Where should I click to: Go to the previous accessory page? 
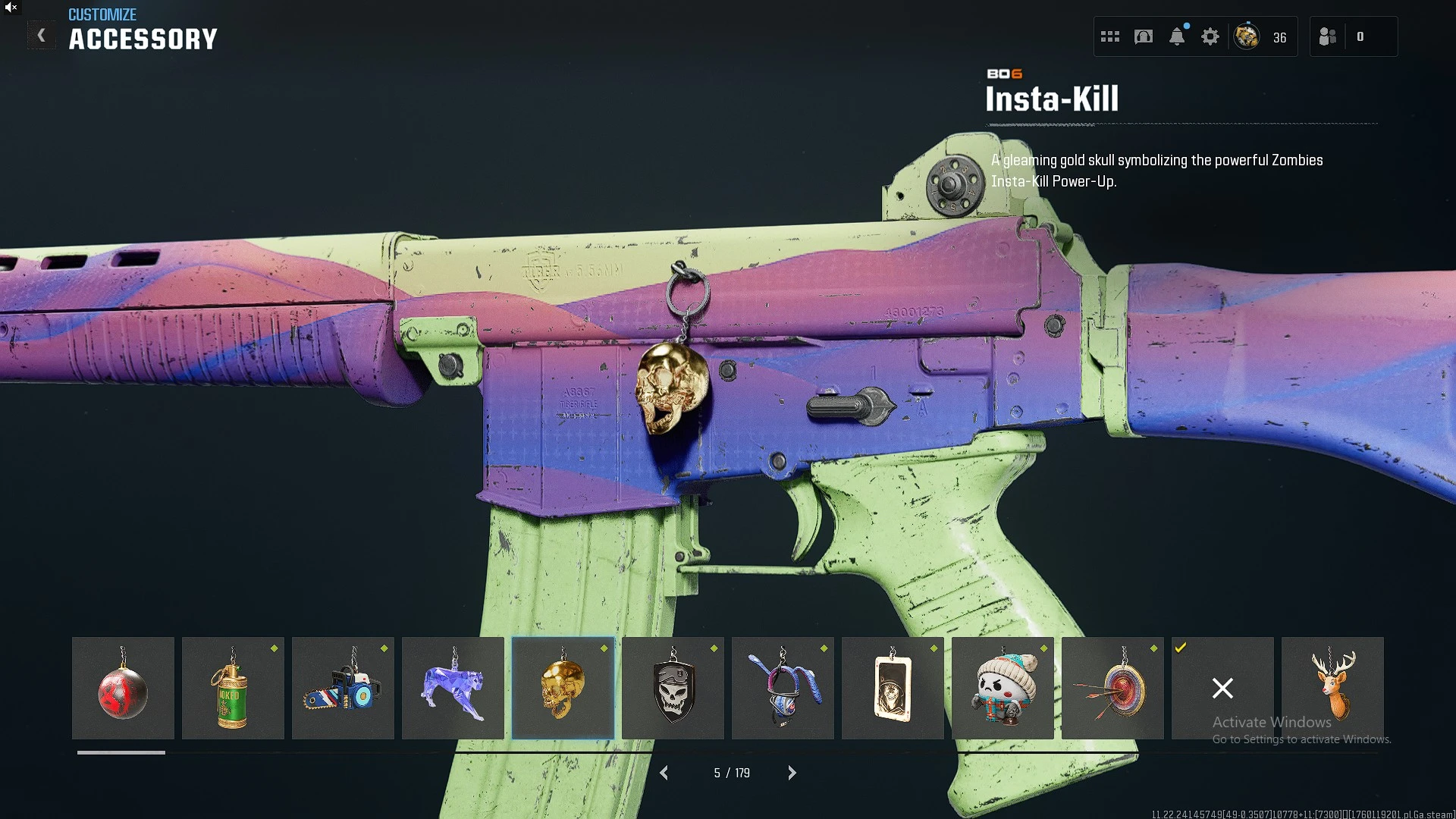(664, 773)
